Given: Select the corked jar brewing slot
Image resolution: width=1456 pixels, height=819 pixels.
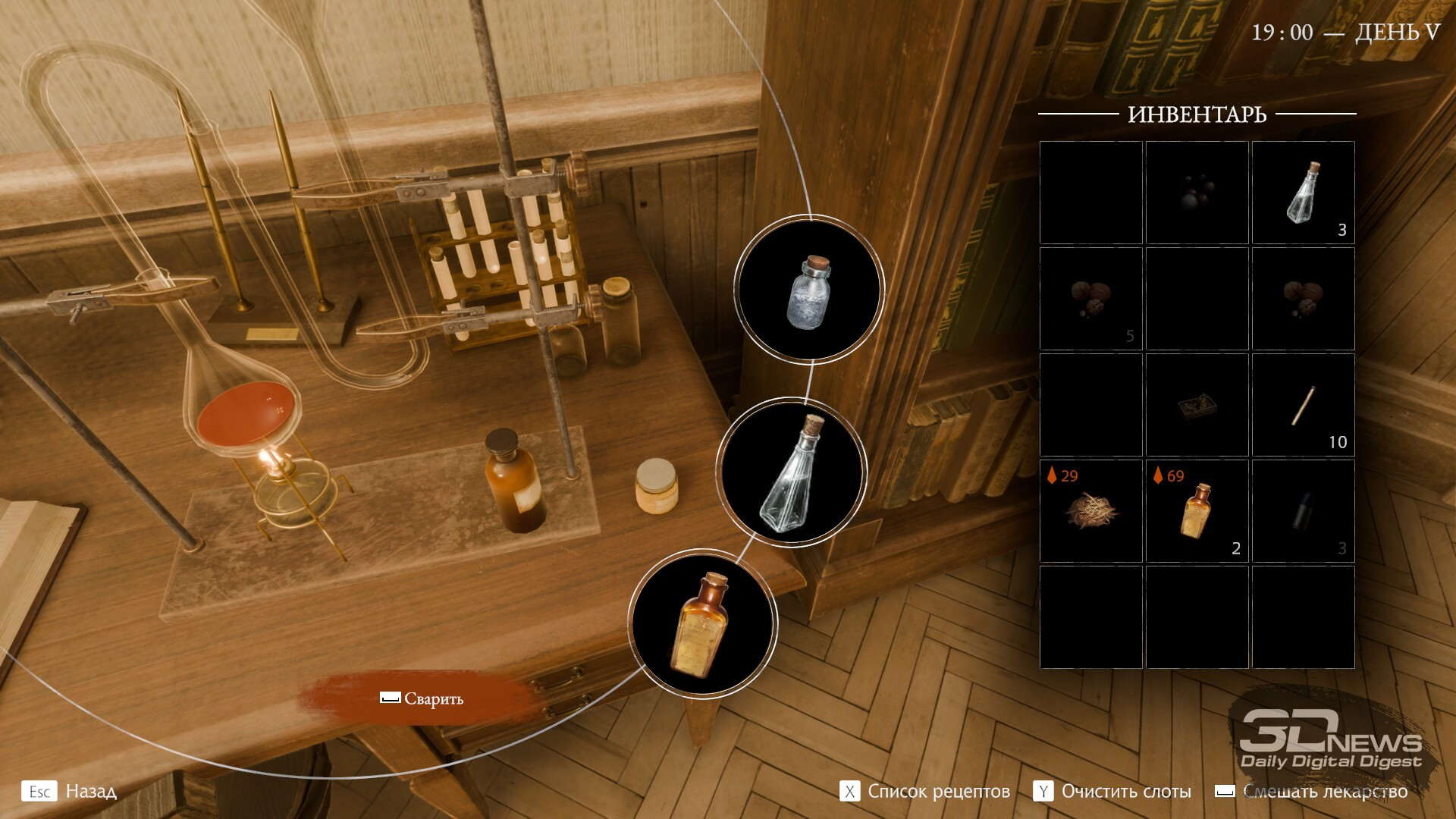Looking at the screenshot, I should click(809, 290).
